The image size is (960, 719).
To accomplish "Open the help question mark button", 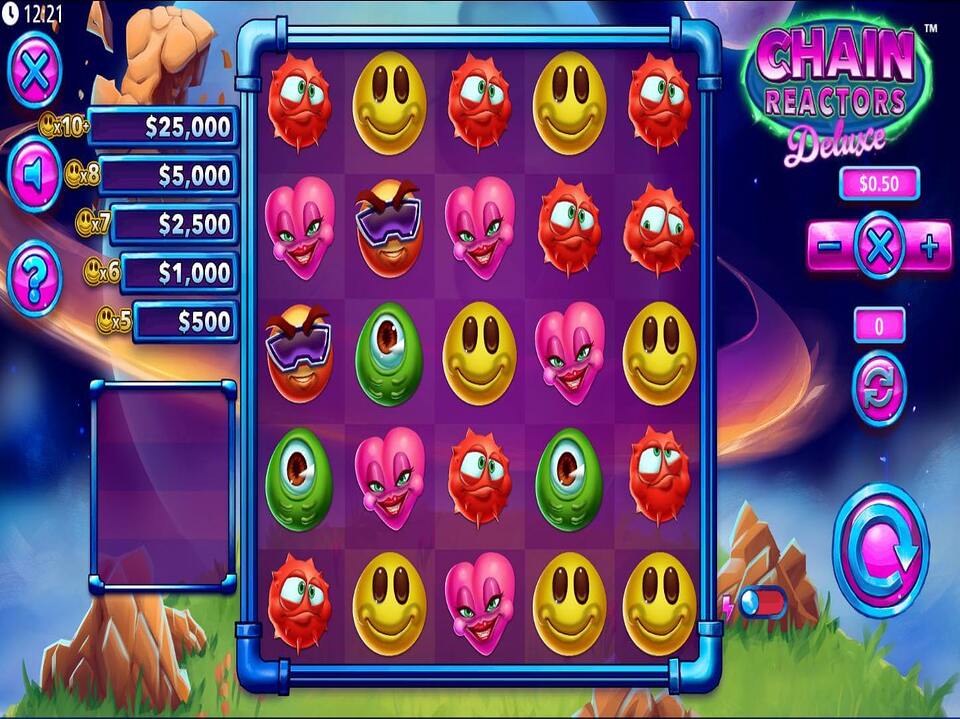I will click(x=35, y=277).
